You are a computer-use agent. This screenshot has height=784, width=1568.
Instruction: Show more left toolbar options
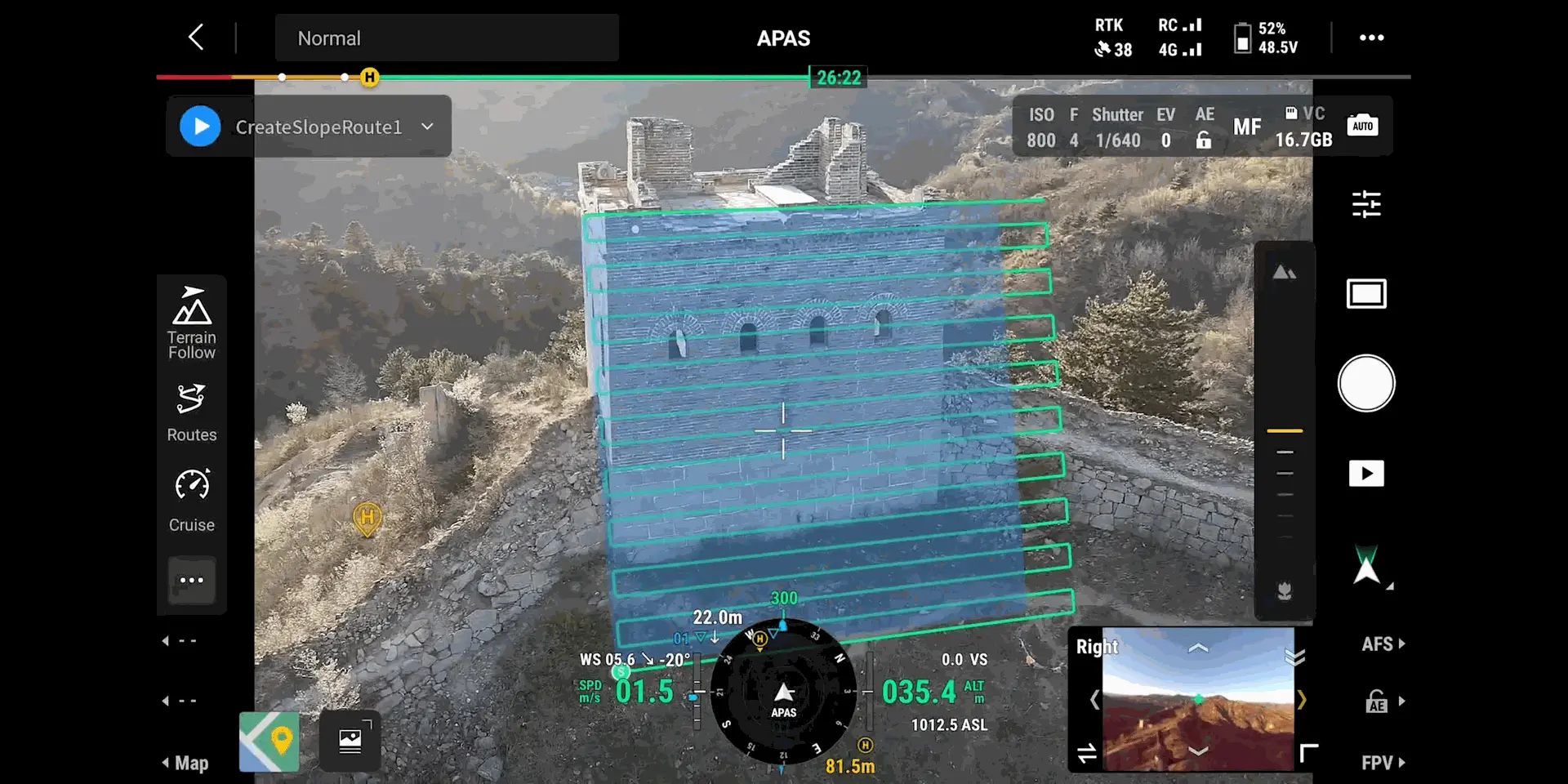point(192,580)
